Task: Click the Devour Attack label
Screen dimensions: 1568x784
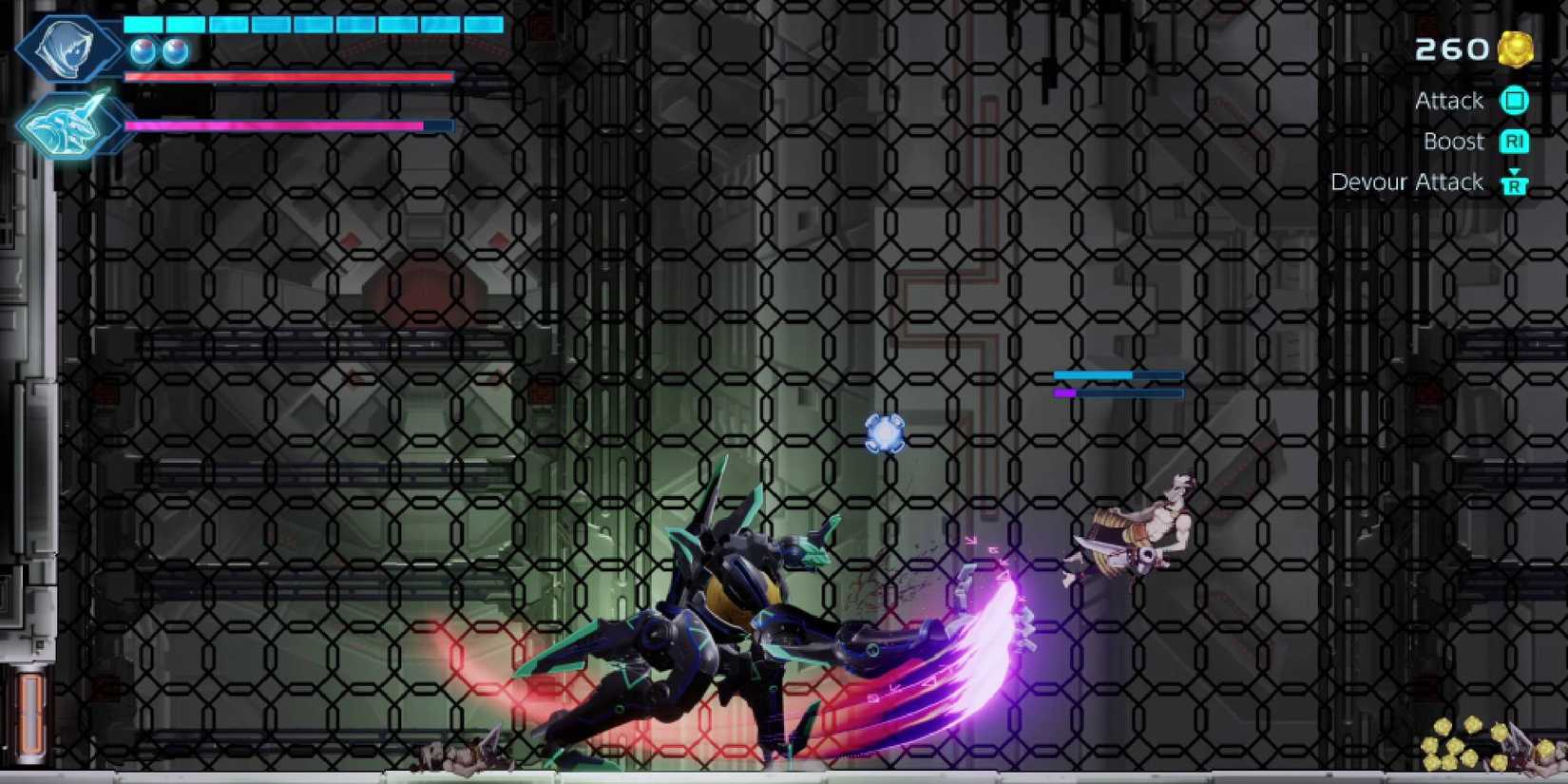Action: pos(1409,182)
